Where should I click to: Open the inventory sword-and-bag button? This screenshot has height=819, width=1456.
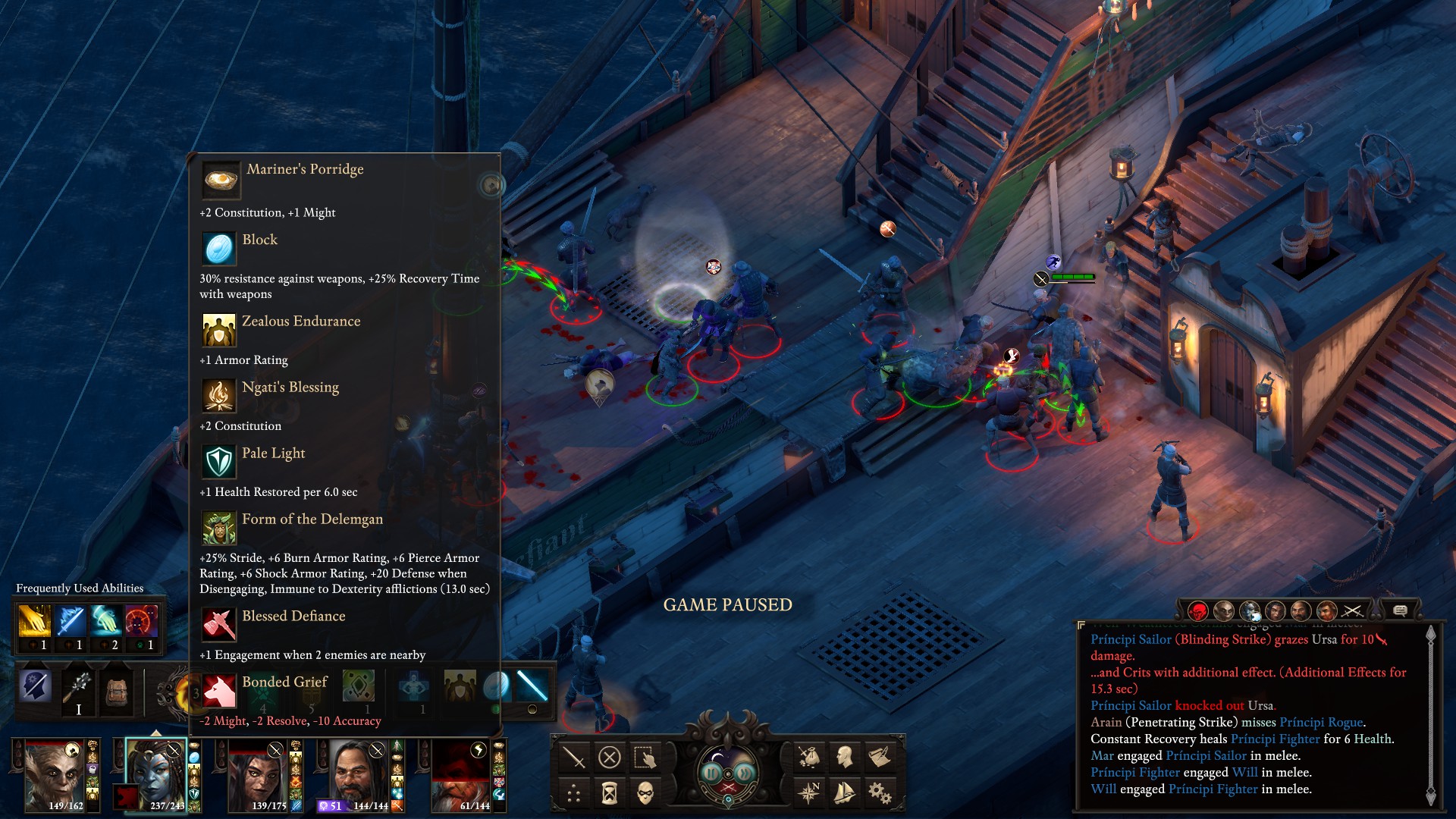[809, 757]
